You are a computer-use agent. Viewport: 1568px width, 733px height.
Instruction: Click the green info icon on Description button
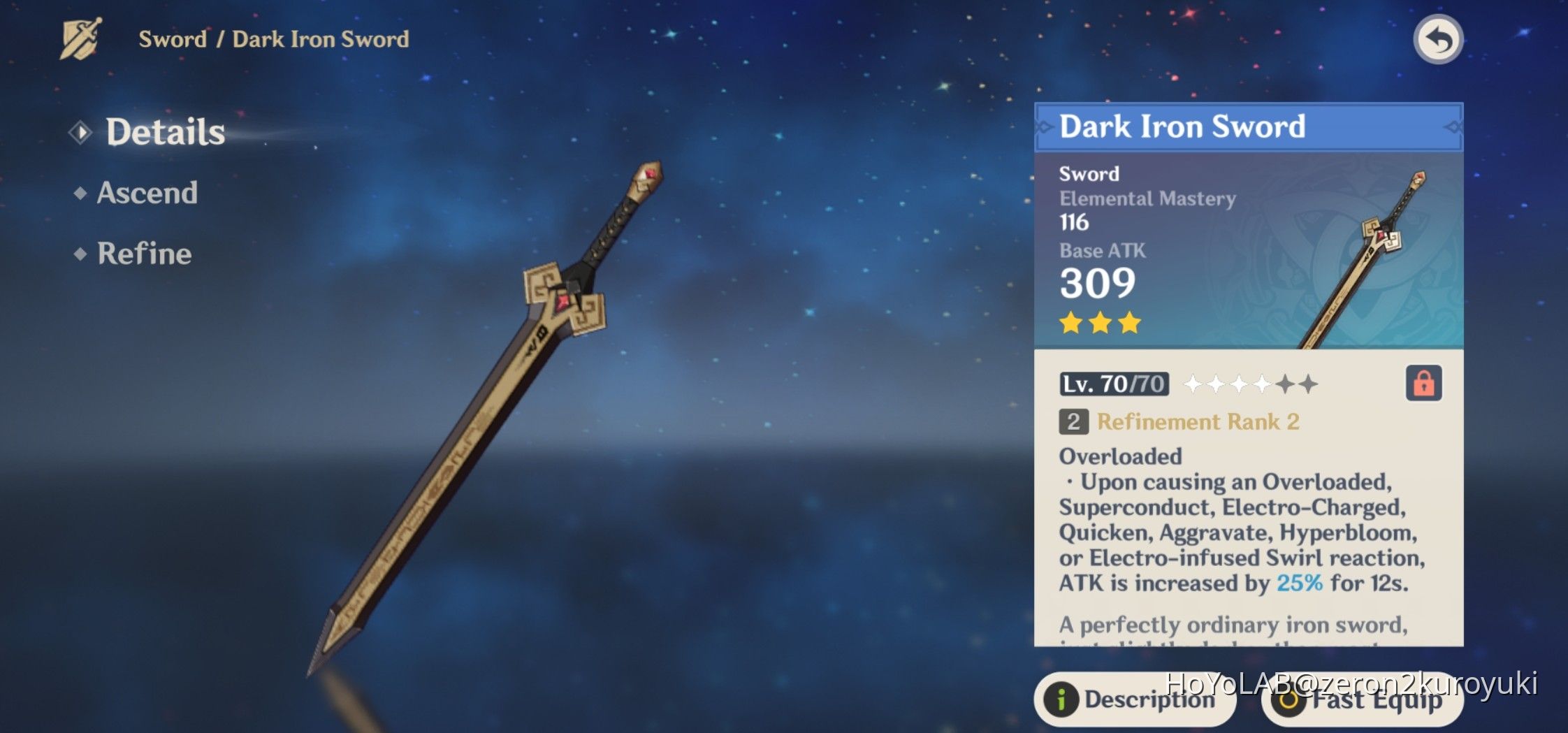(x=1062, y=702)
